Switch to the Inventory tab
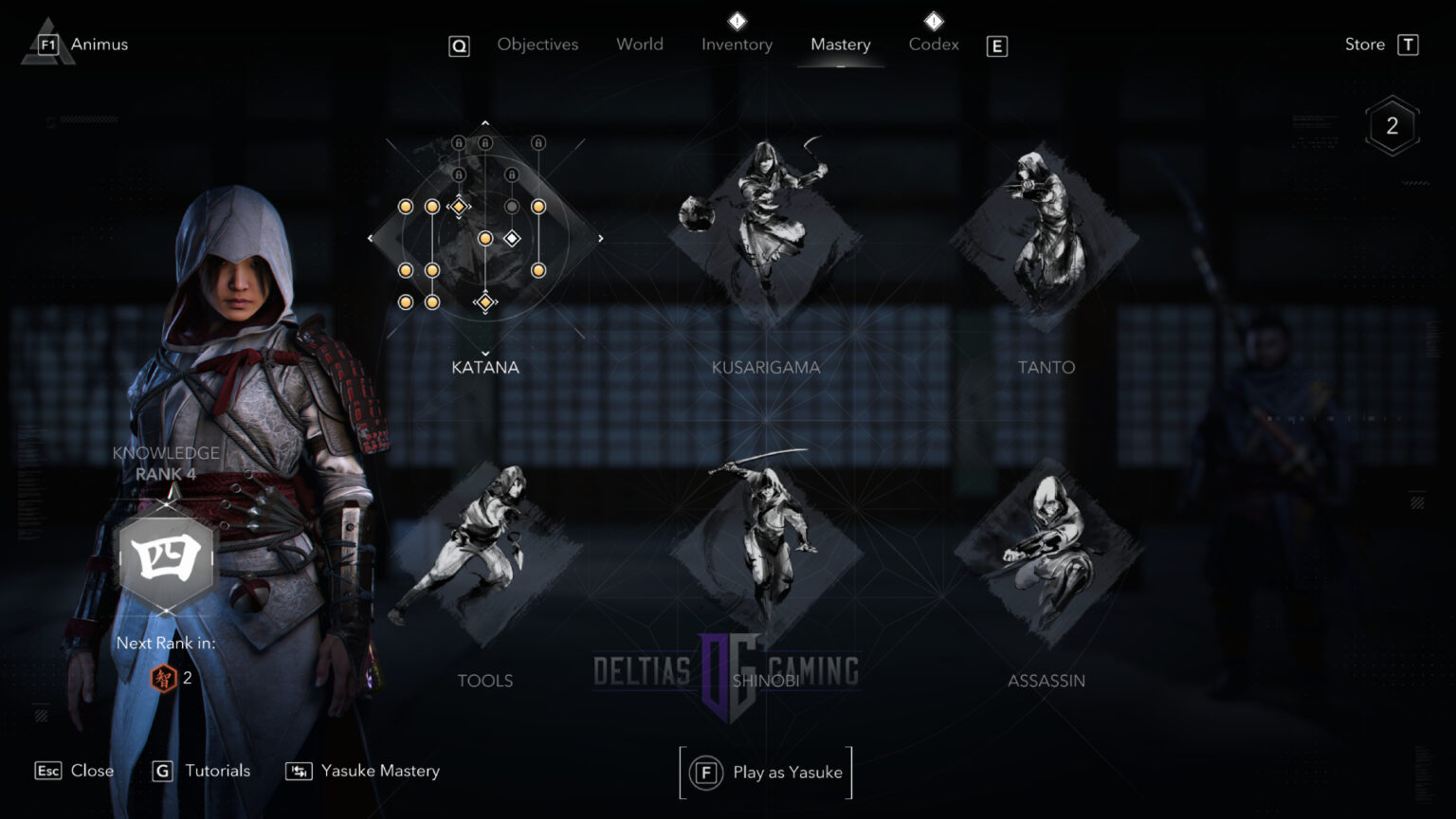 point(737,44)
